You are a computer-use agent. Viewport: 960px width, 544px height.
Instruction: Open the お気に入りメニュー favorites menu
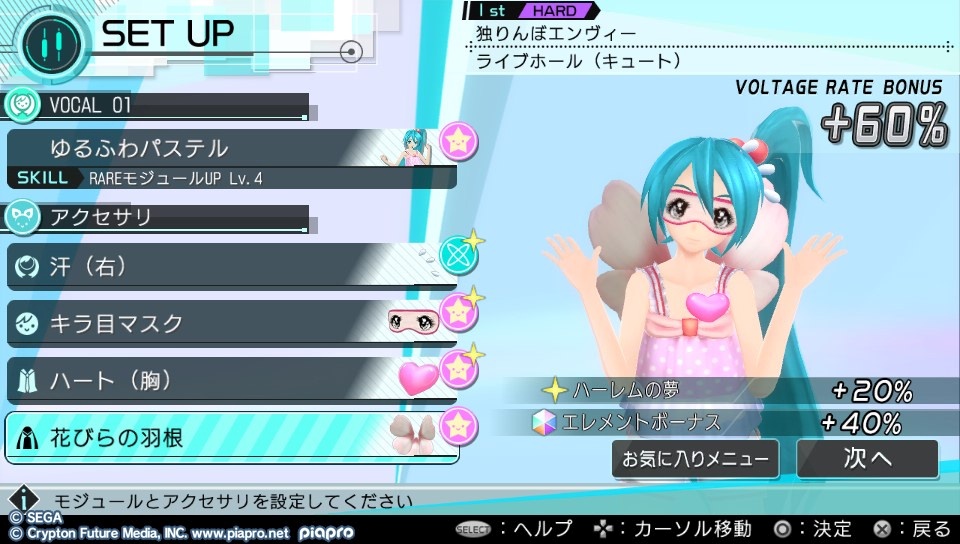(696, 460)
